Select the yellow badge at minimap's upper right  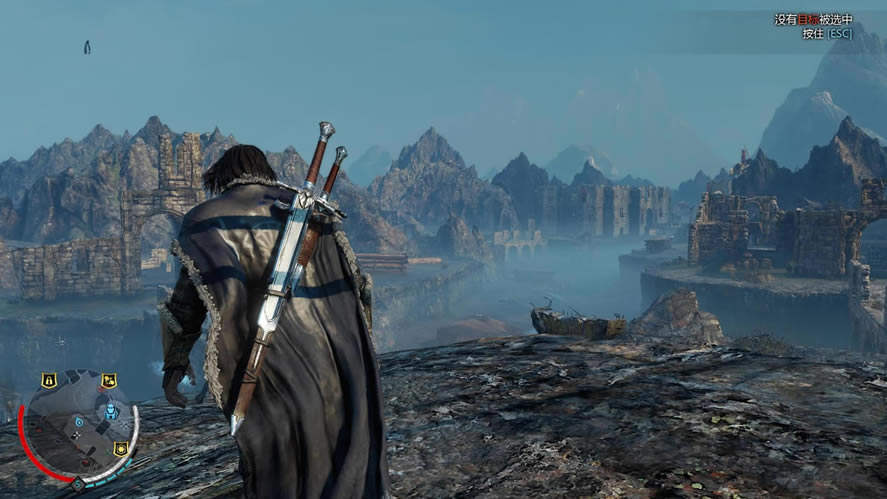[x=109, y=380]
